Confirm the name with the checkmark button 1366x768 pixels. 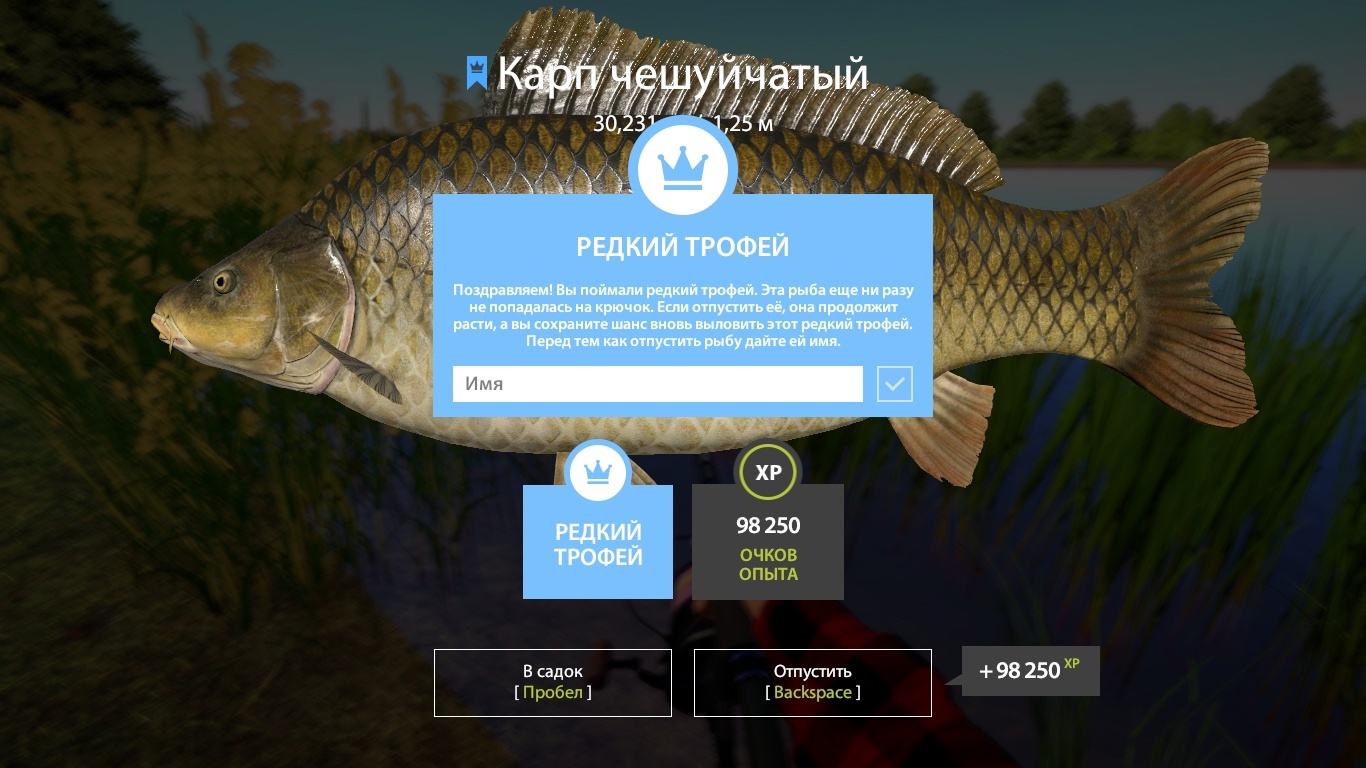pos(895,384)
